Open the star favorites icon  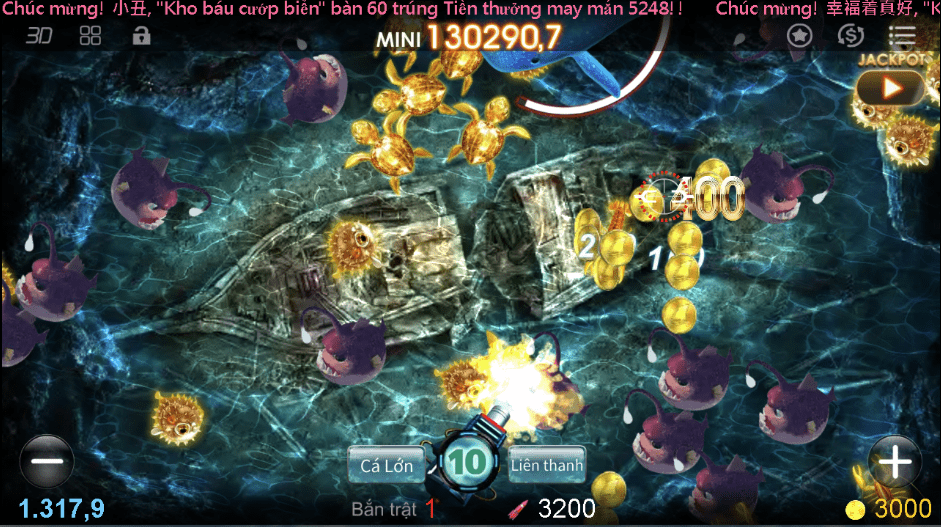point(798,36)
